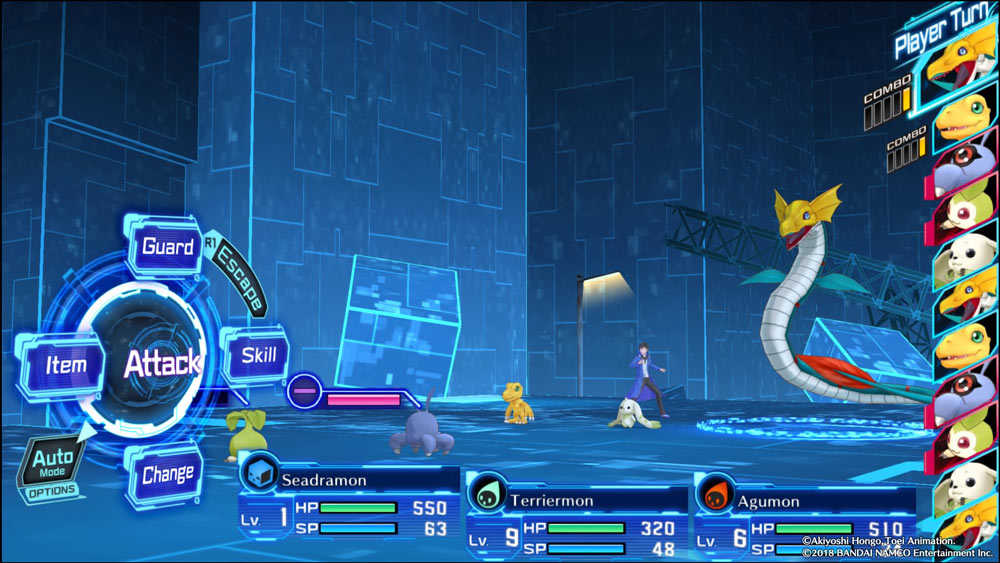This screenshot has width=1000, height=563.
Task: Choose the Guard command
Action: coord(167,247)
